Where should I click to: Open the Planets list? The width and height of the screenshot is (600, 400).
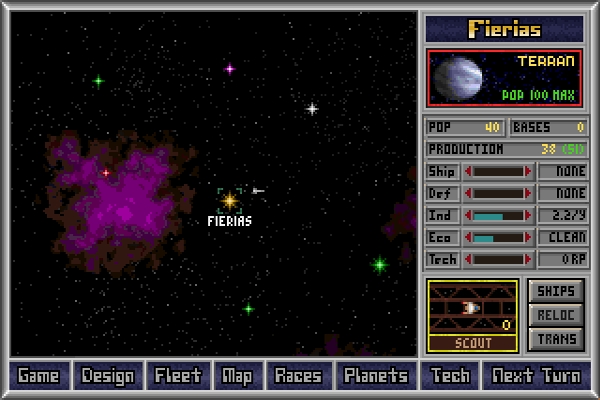coord(376,376)
